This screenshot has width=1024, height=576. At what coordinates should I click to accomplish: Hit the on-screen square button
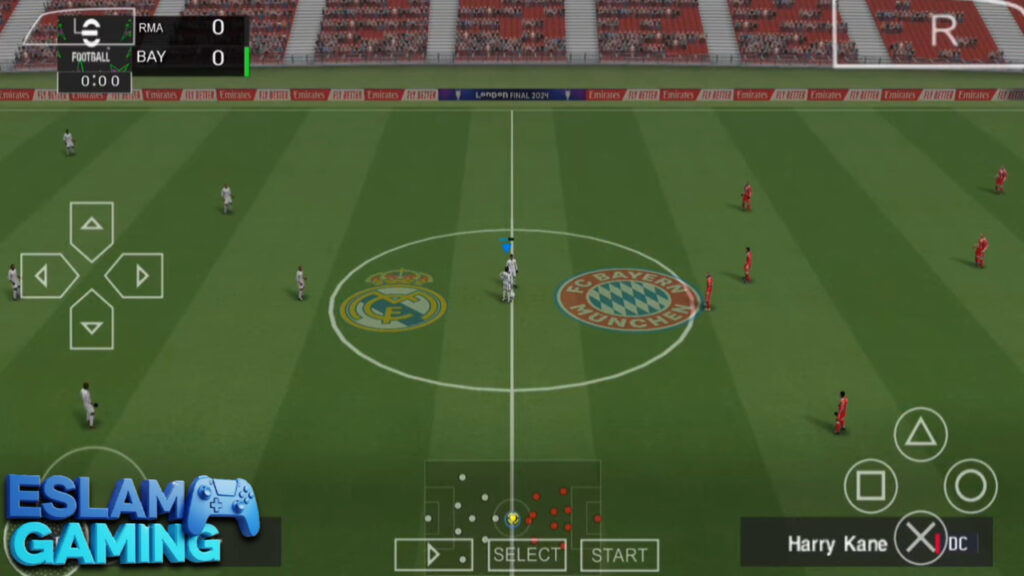[x=870, y=486]
